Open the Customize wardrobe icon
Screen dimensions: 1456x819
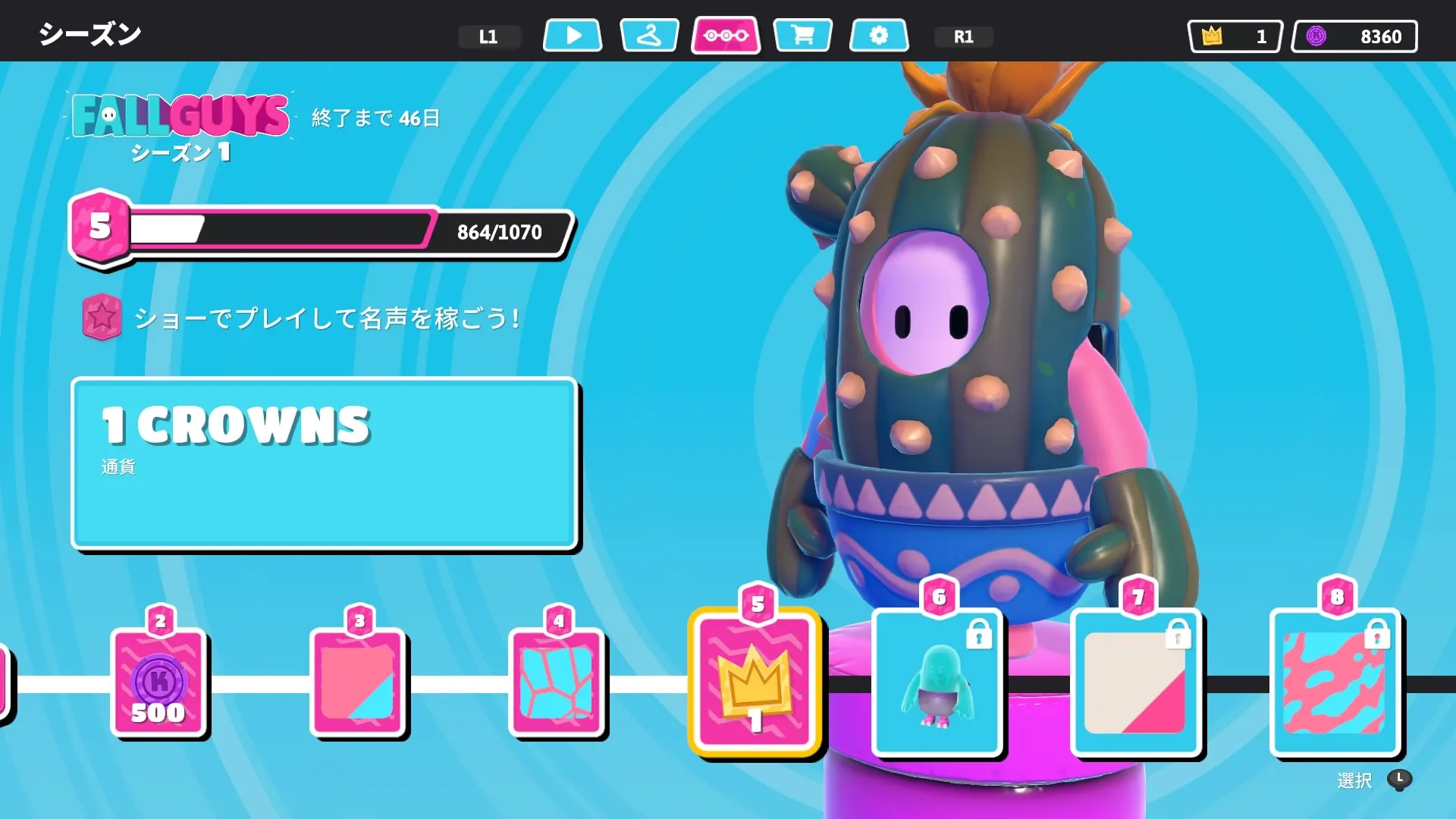click(650, 34)
